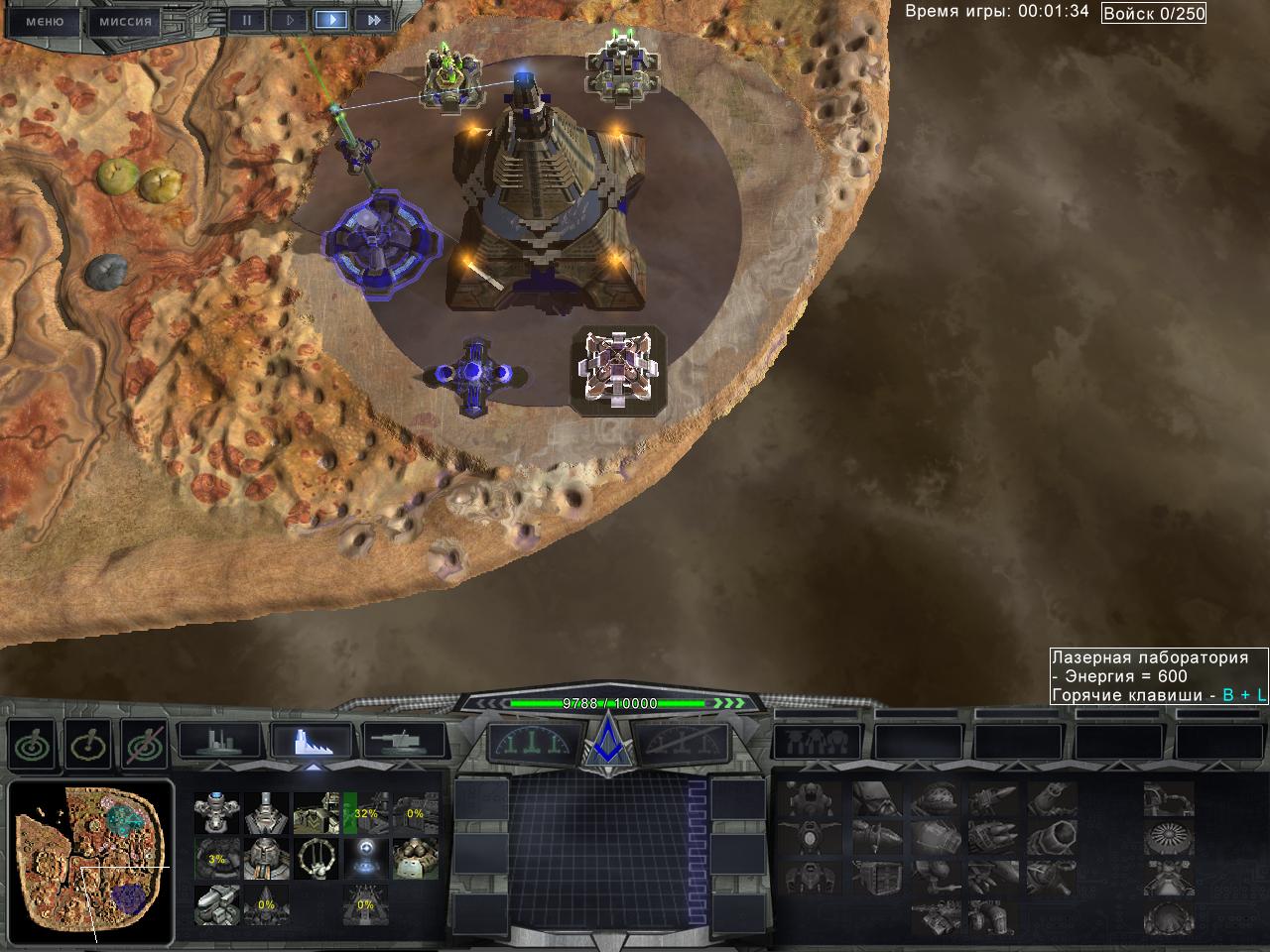Viewport: 1270px width, 952px height.
Task: Open the gun turret defenses tab
Action: pyautogui.click(x=404, y=741)
